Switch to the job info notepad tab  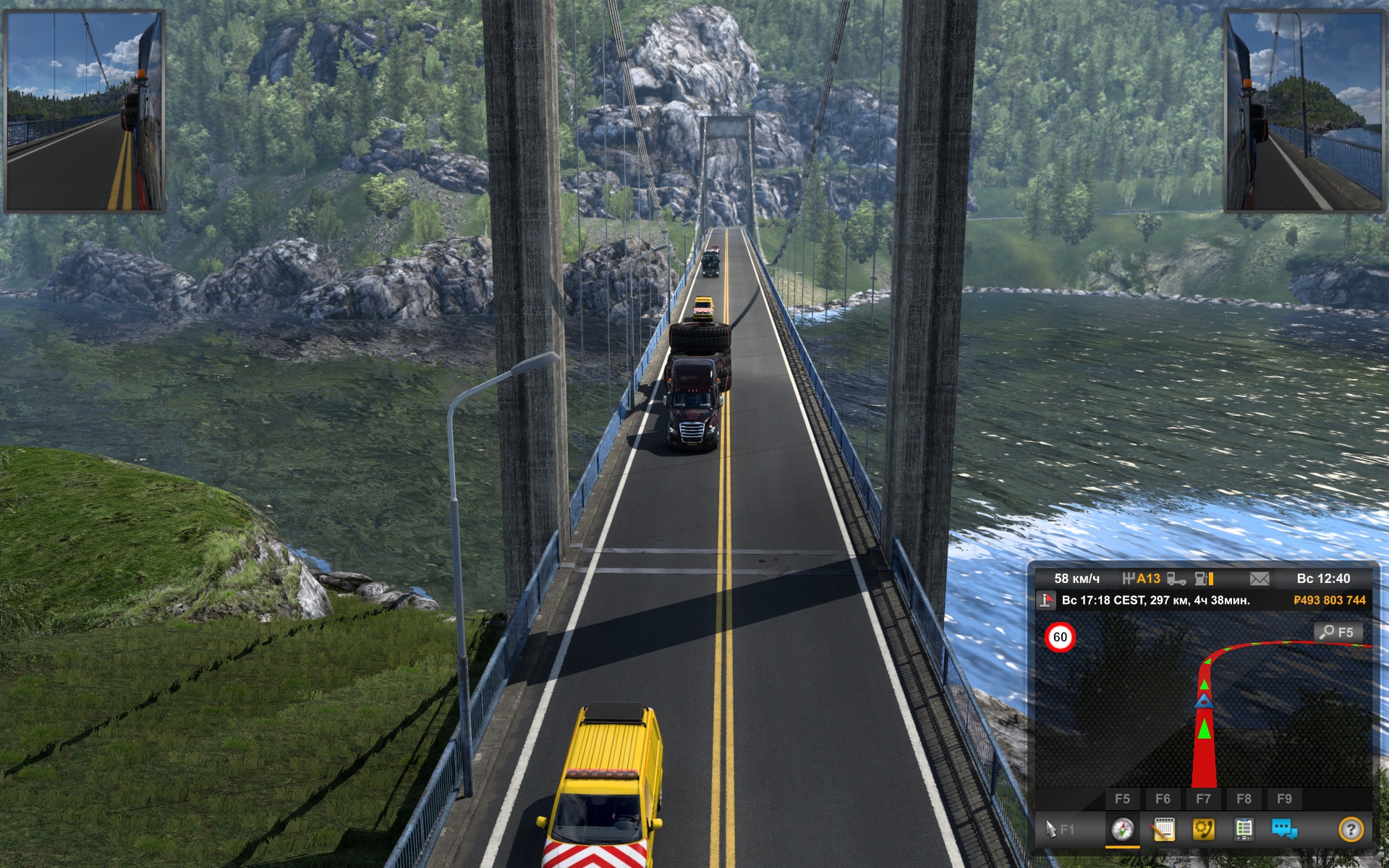1163,829
